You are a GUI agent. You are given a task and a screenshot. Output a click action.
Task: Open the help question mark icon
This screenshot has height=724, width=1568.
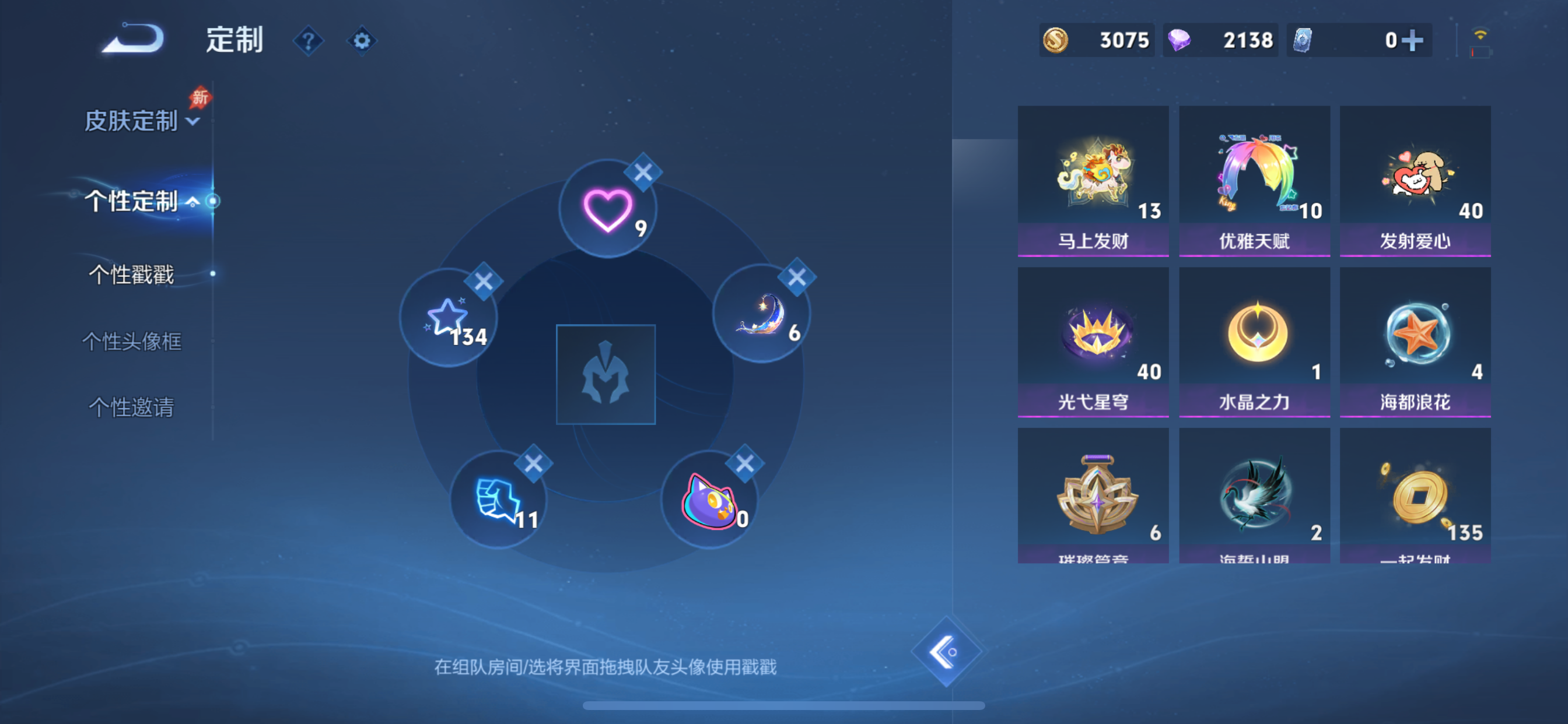(x=309, y=41)
